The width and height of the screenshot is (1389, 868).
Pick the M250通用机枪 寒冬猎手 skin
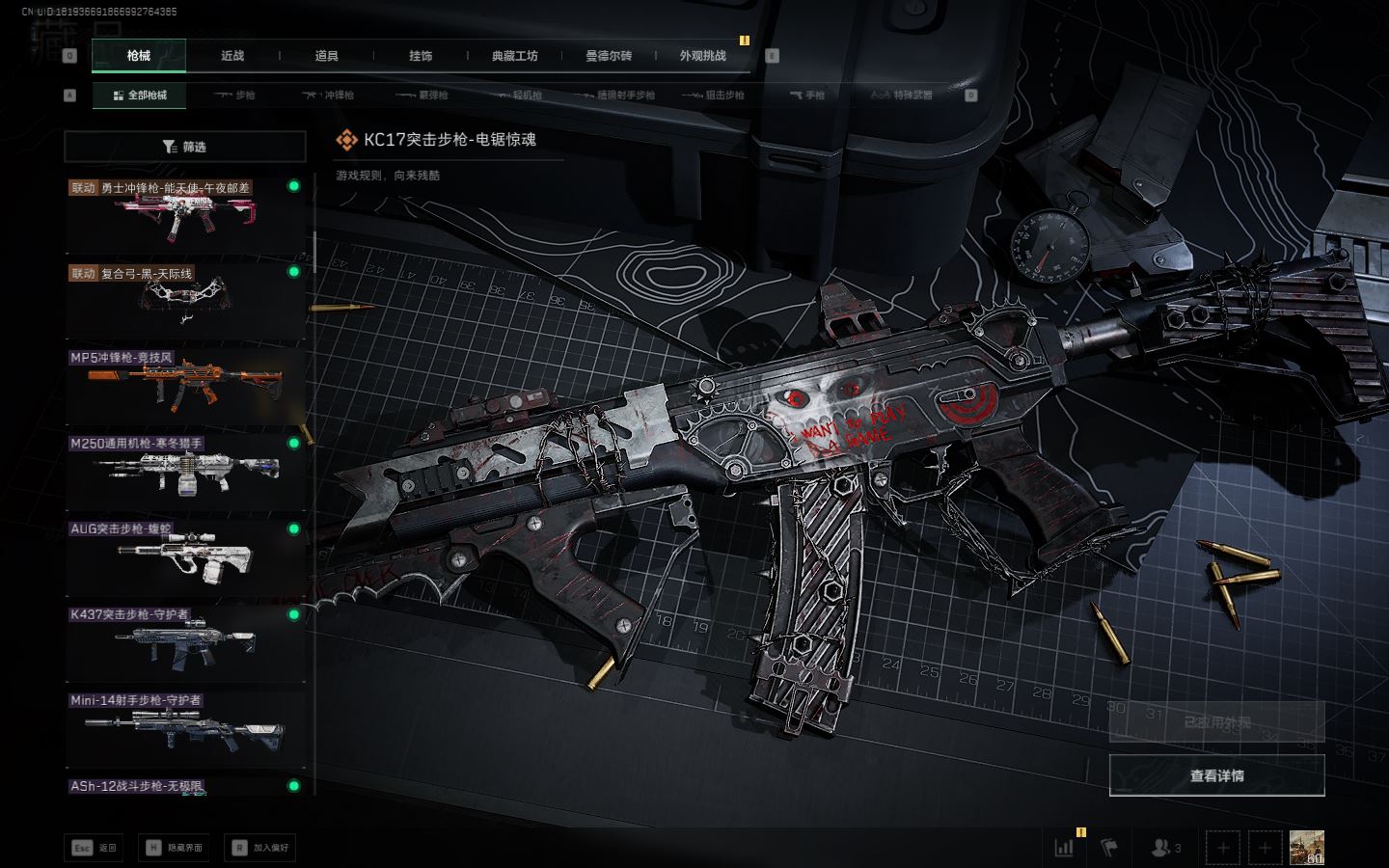point(184,472)
